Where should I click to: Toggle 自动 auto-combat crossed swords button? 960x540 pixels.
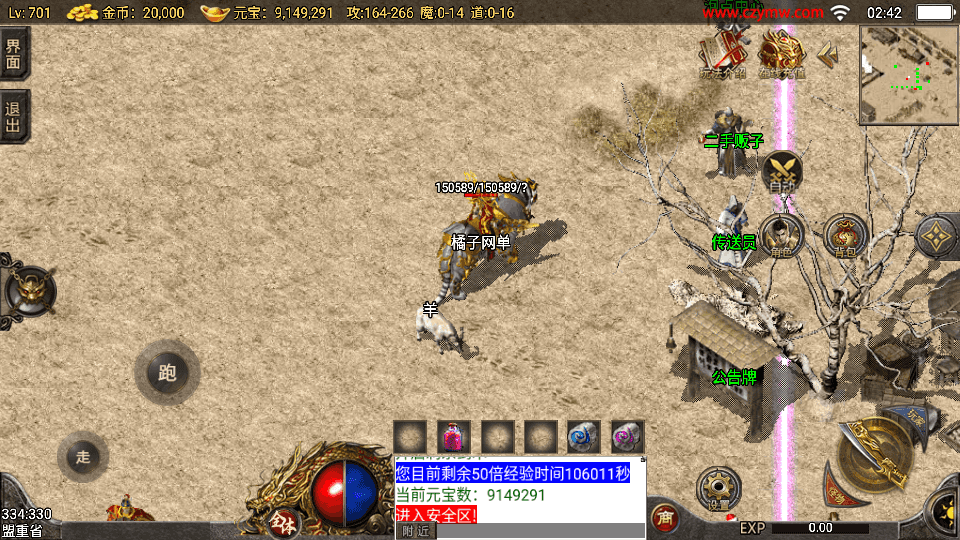[781, 172]
